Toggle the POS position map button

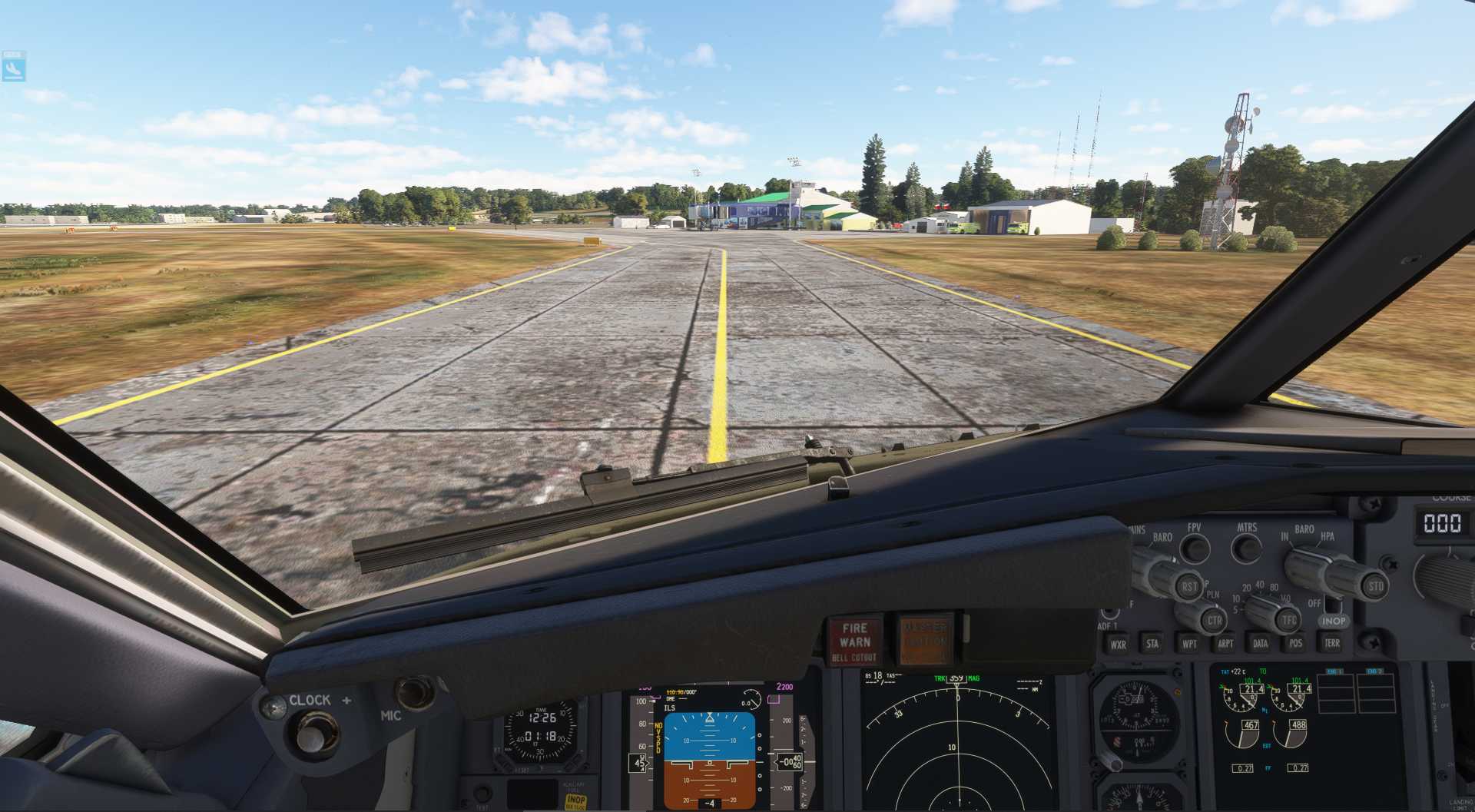pos(1296,644)
